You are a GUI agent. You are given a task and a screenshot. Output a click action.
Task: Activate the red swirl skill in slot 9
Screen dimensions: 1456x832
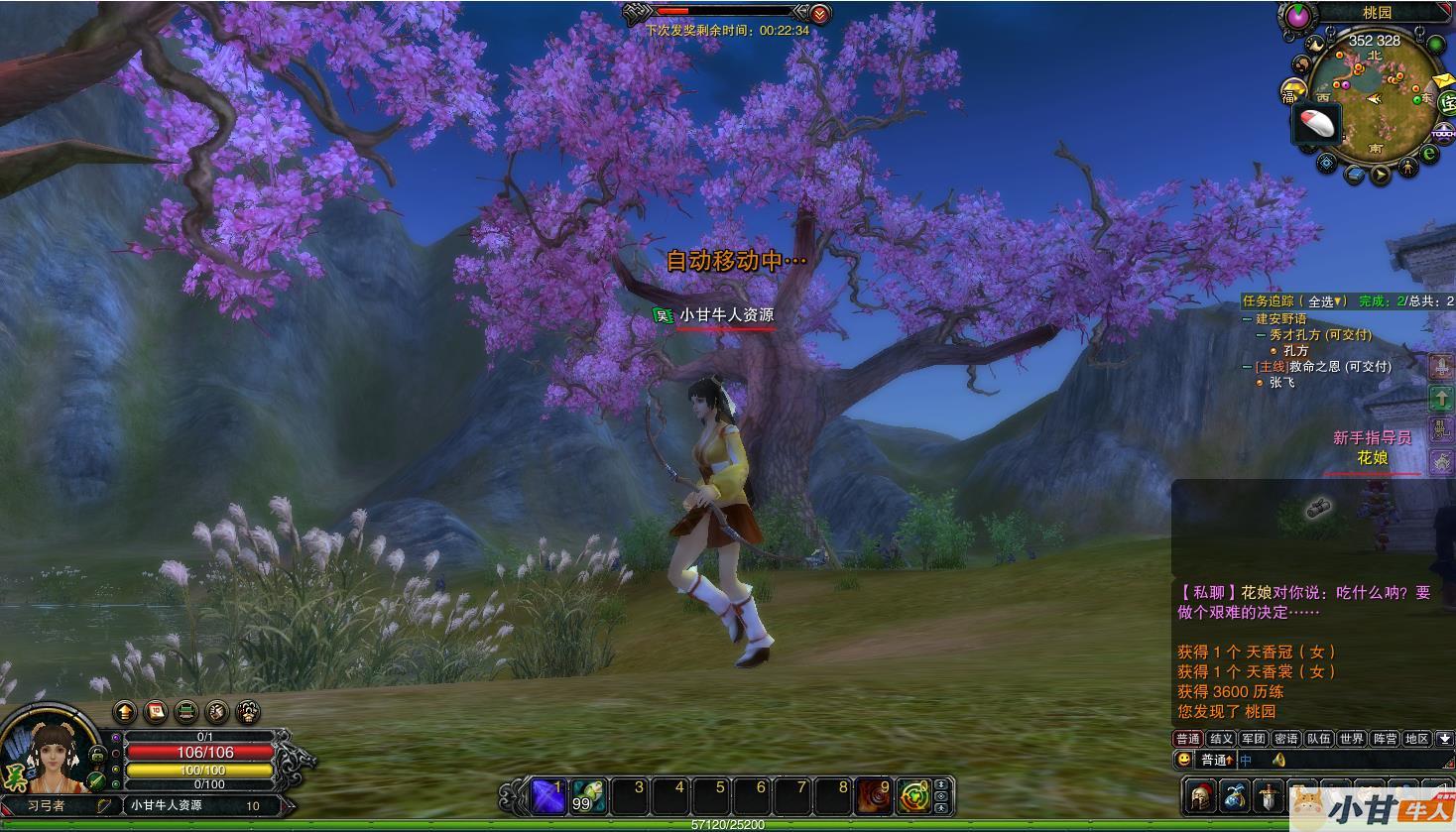click(x=874, y=795)
